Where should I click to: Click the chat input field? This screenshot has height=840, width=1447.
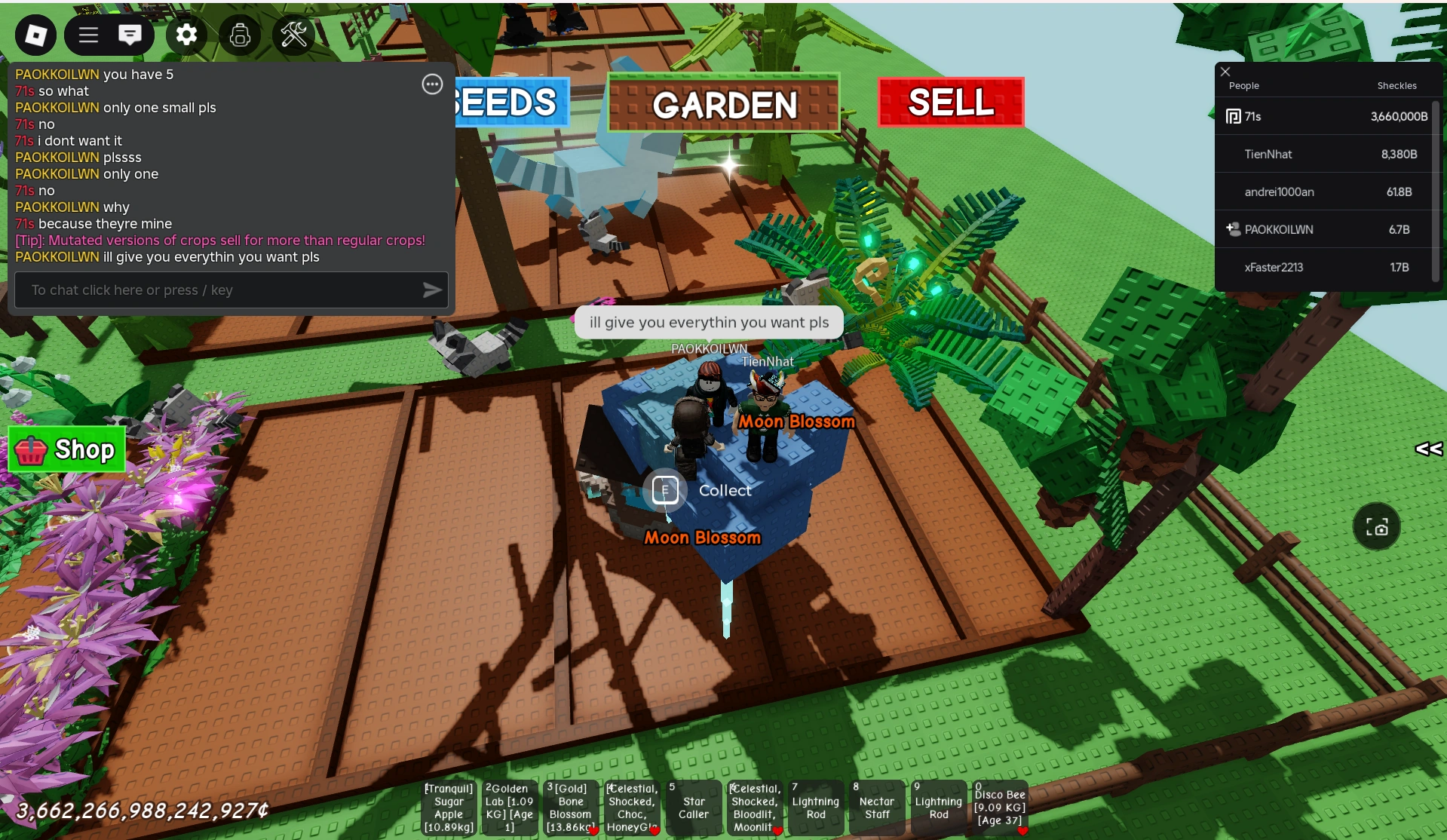click(x=211, y=290)
